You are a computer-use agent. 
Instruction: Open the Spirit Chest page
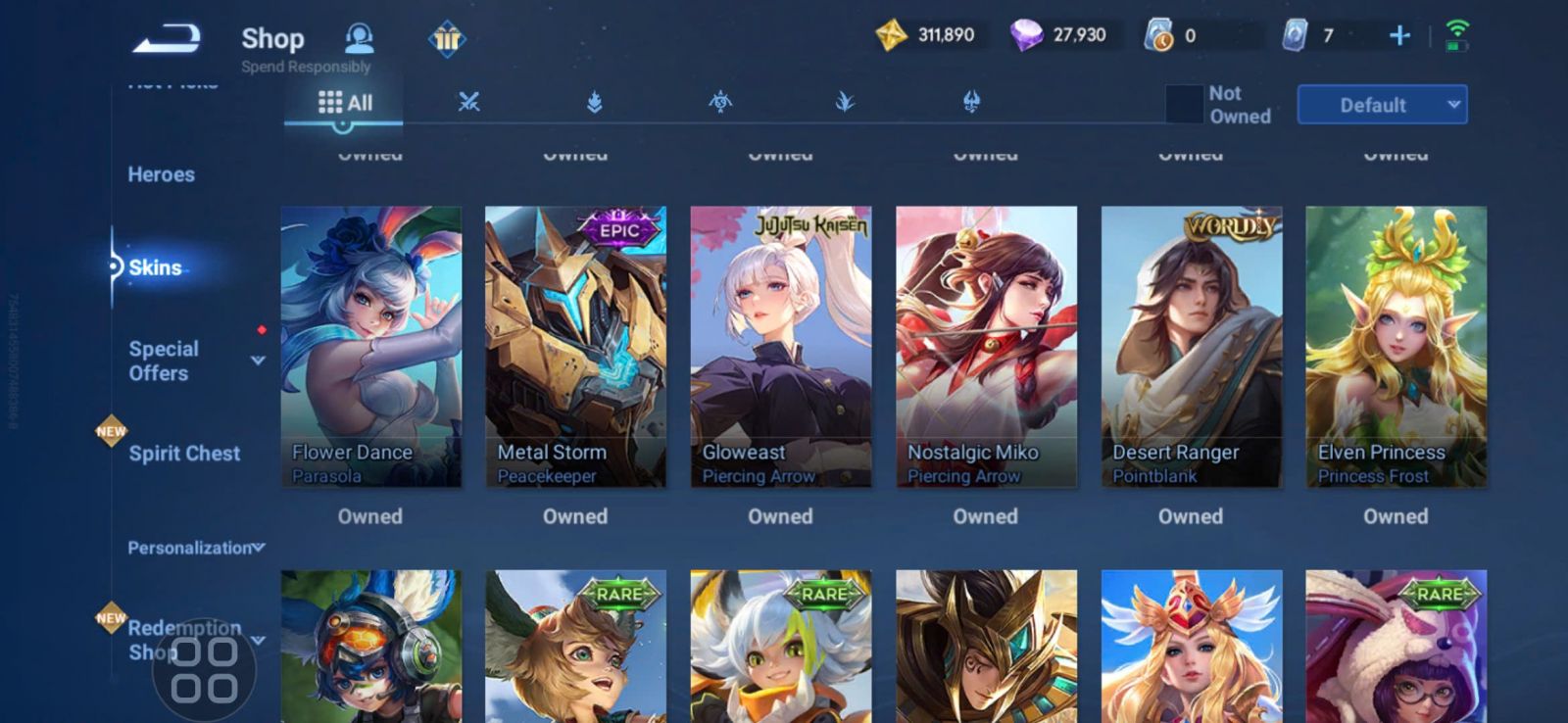[183, 454]
